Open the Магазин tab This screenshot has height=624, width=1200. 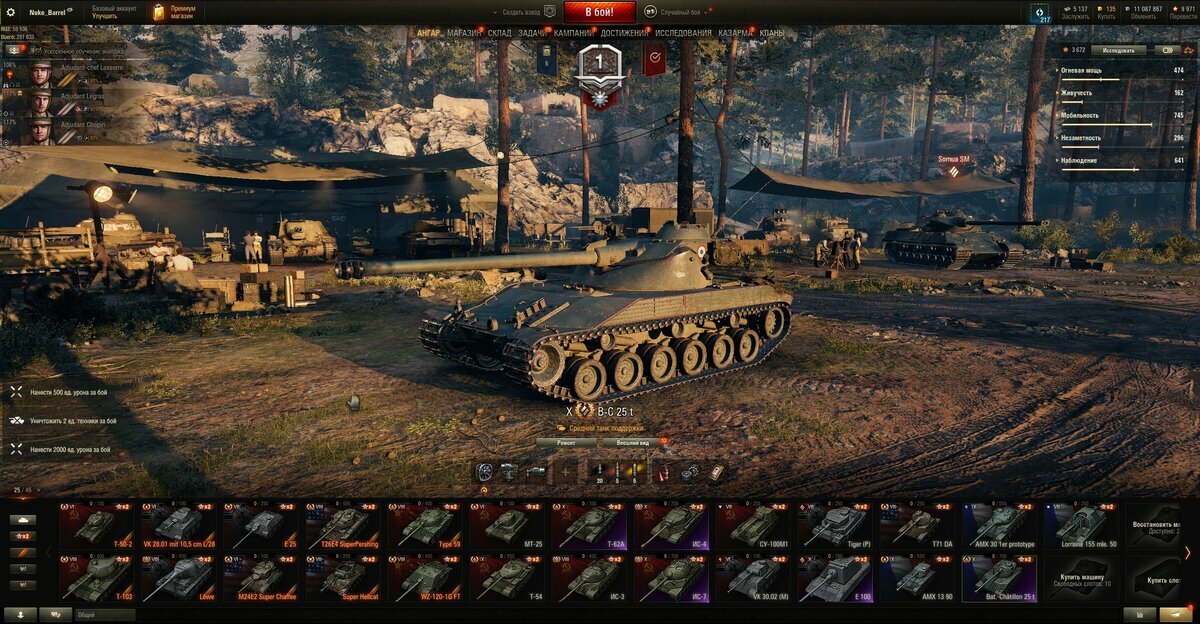[464, 33]
